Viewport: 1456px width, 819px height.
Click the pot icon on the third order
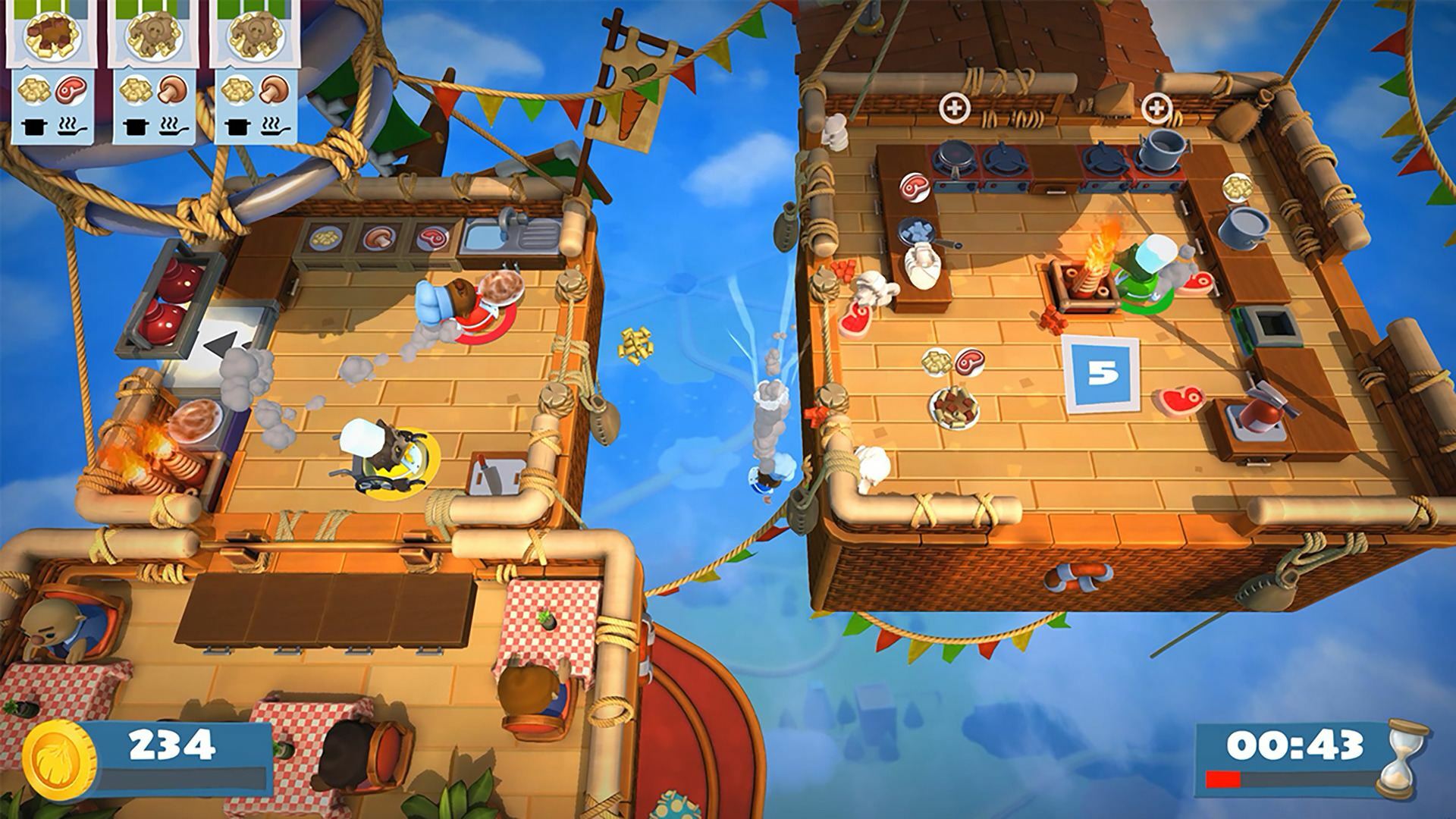point(237,127)
